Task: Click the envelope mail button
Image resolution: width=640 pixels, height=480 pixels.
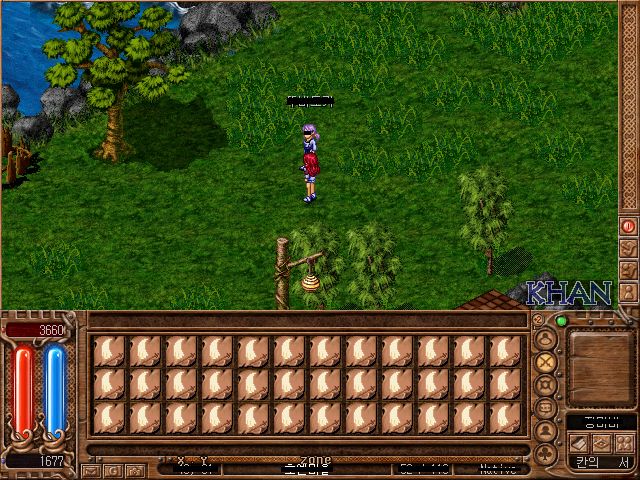Action: (92, 470)
